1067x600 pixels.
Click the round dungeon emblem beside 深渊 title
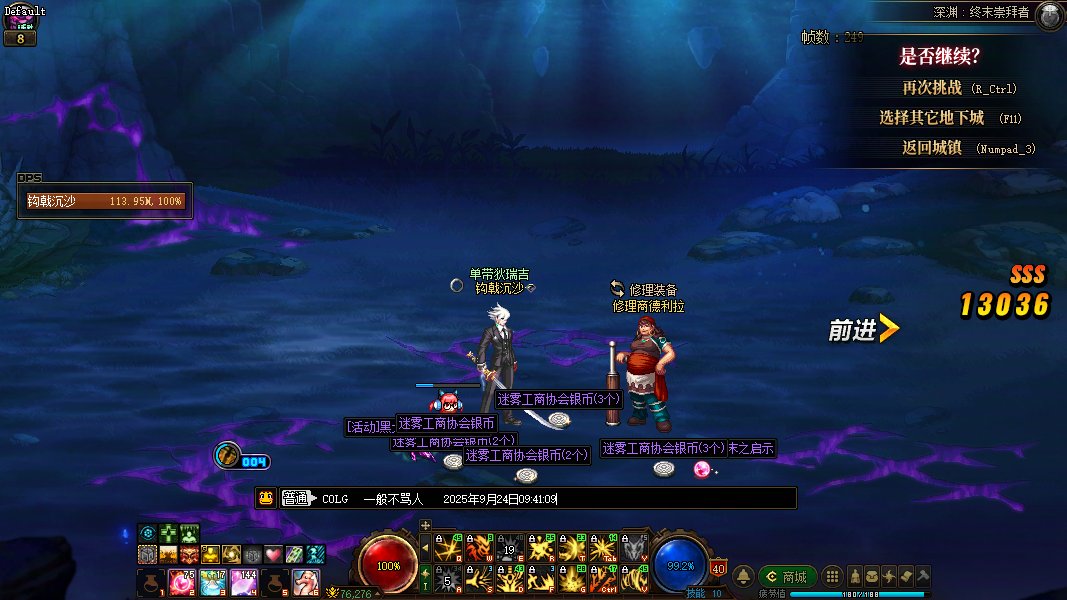coord(1049,15)
